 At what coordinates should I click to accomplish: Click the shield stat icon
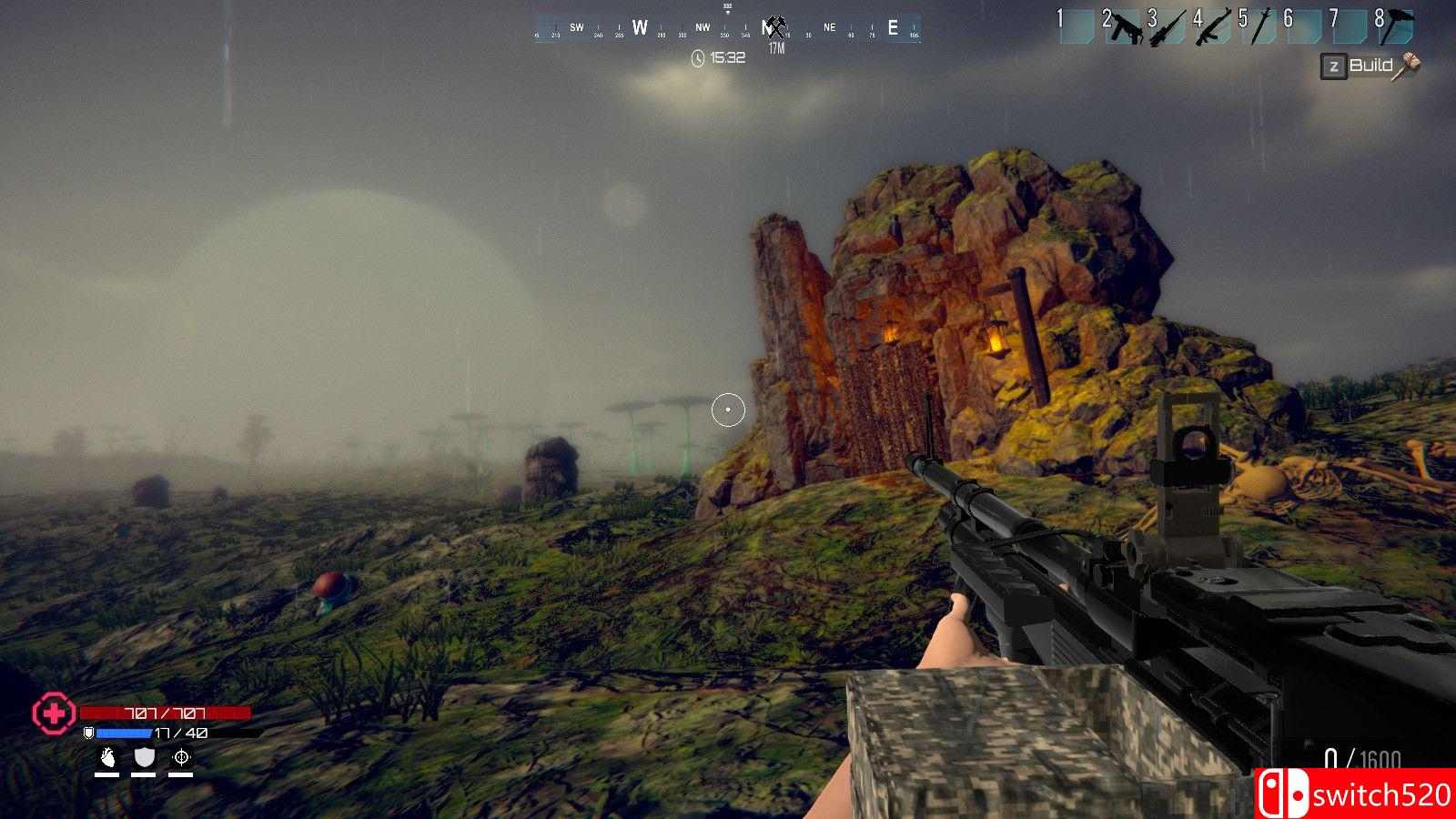pos(144,757)
